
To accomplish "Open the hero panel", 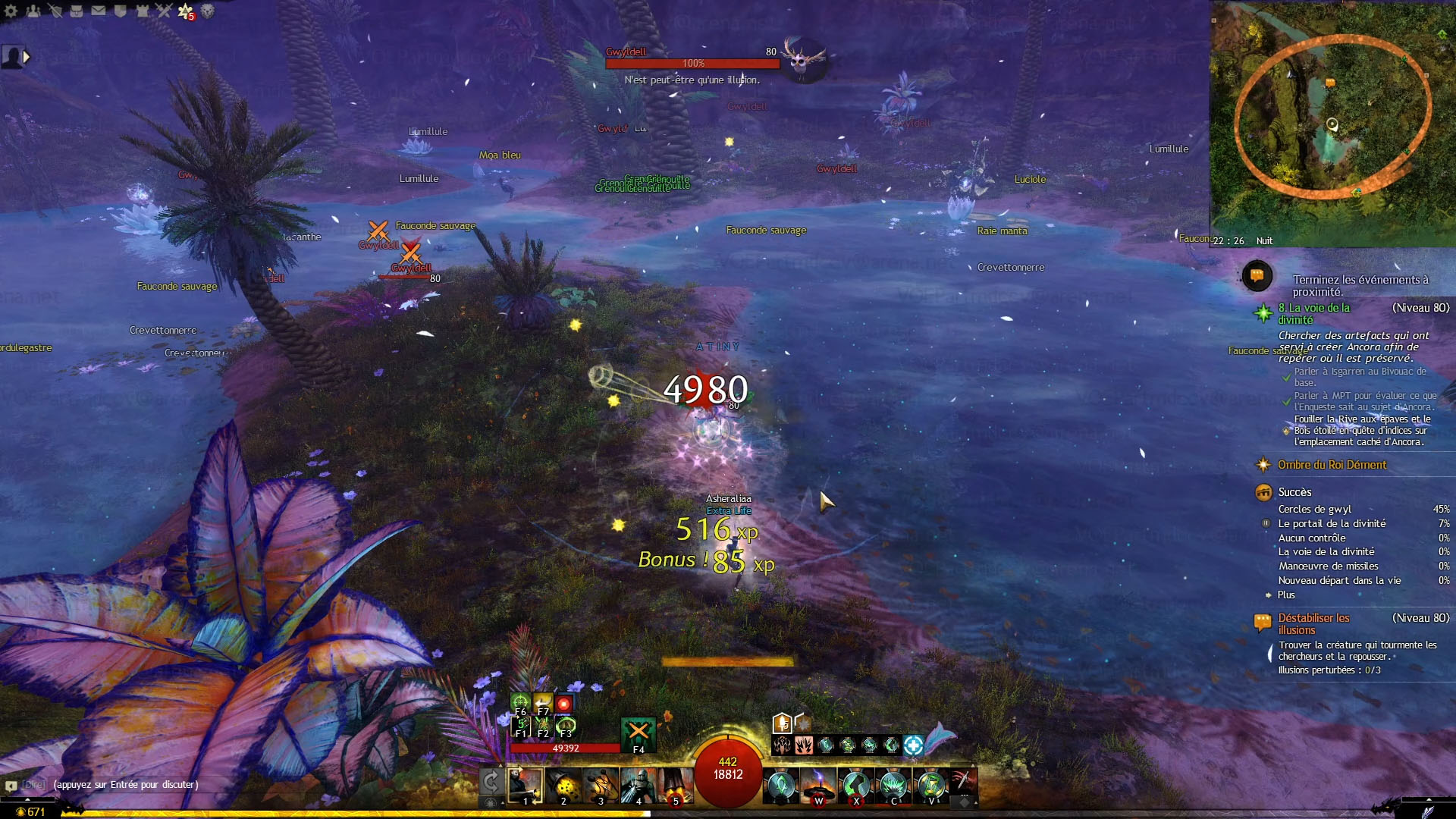I will [55, 11].
